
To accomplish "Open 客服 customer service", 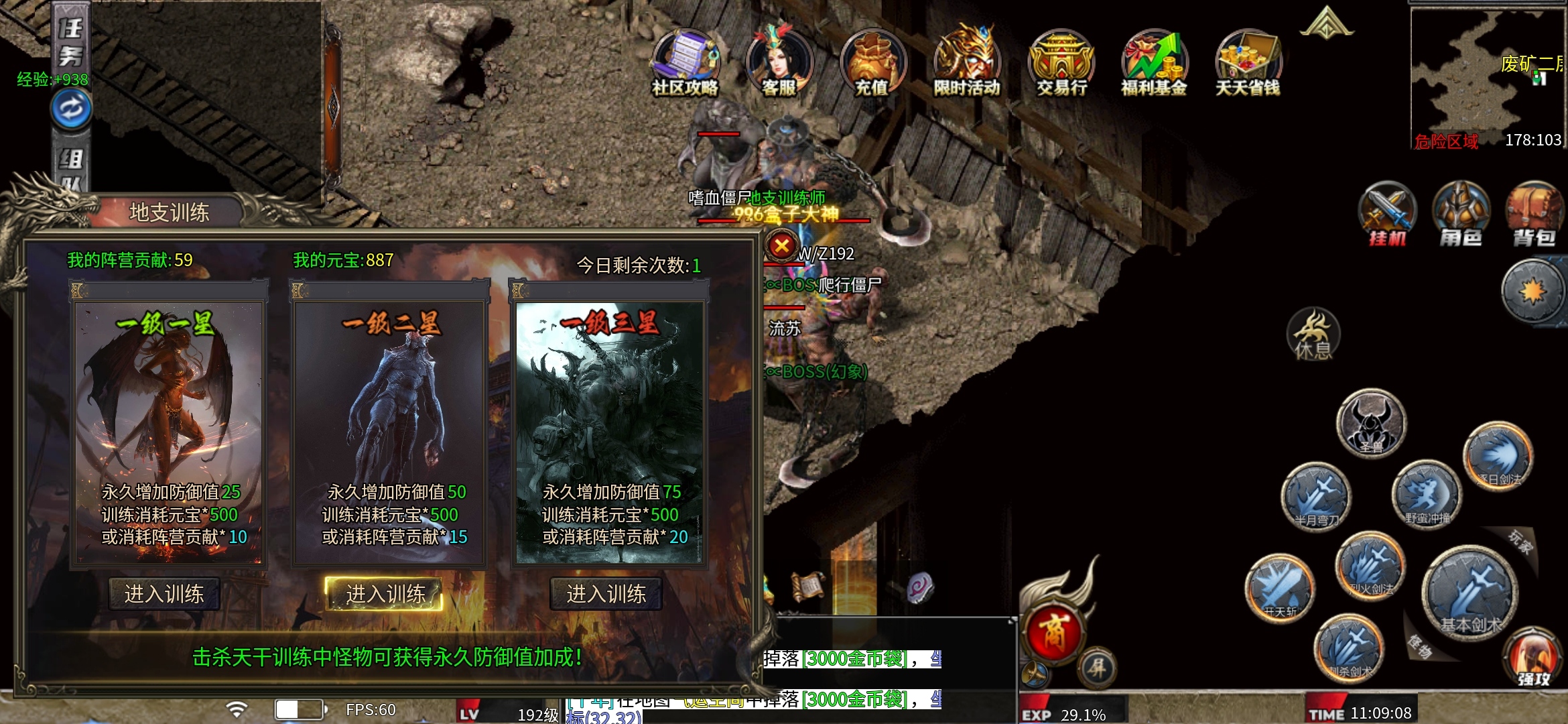I will [x=779, y=62].
